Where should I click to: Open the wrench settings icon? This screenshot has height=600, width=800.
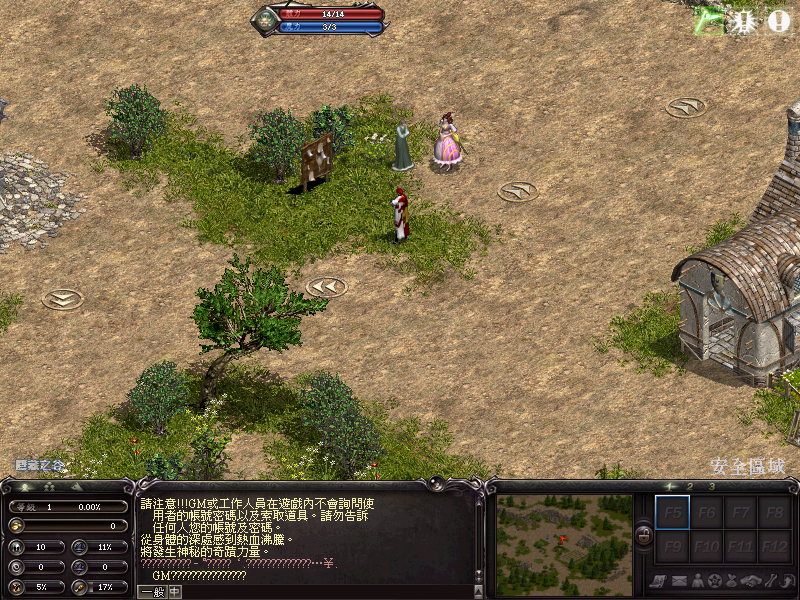click(x=769, y=581)
